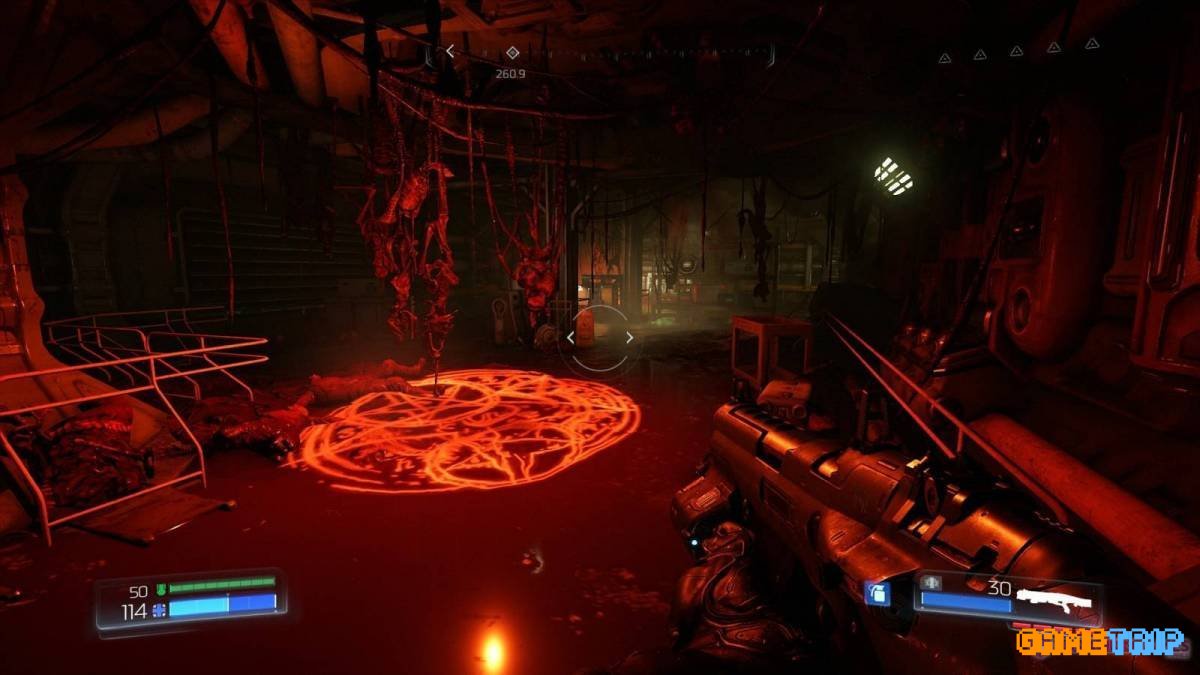Select the frag grenade equipment icon
The height and width of the screenshot is (675, 1200).
(877, 594)
